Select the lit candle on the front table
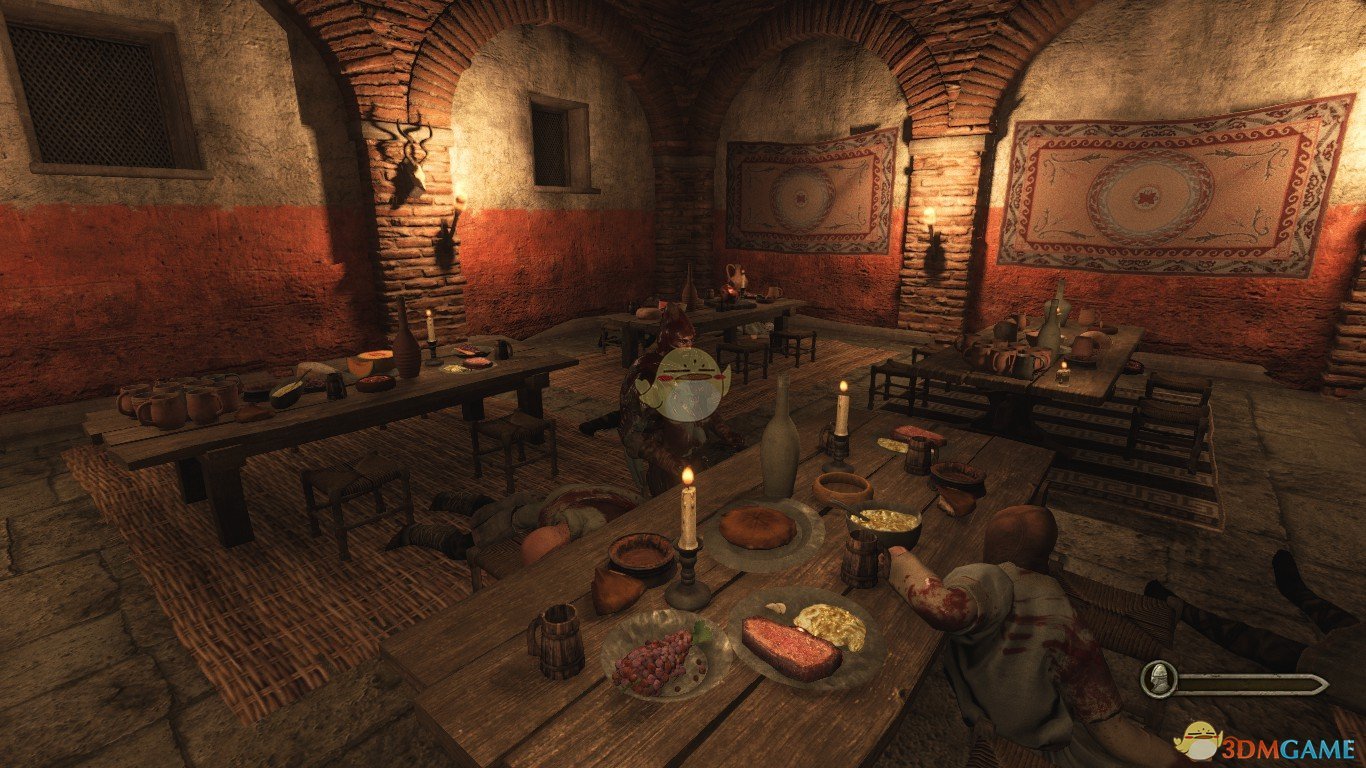 click(688, 510)
